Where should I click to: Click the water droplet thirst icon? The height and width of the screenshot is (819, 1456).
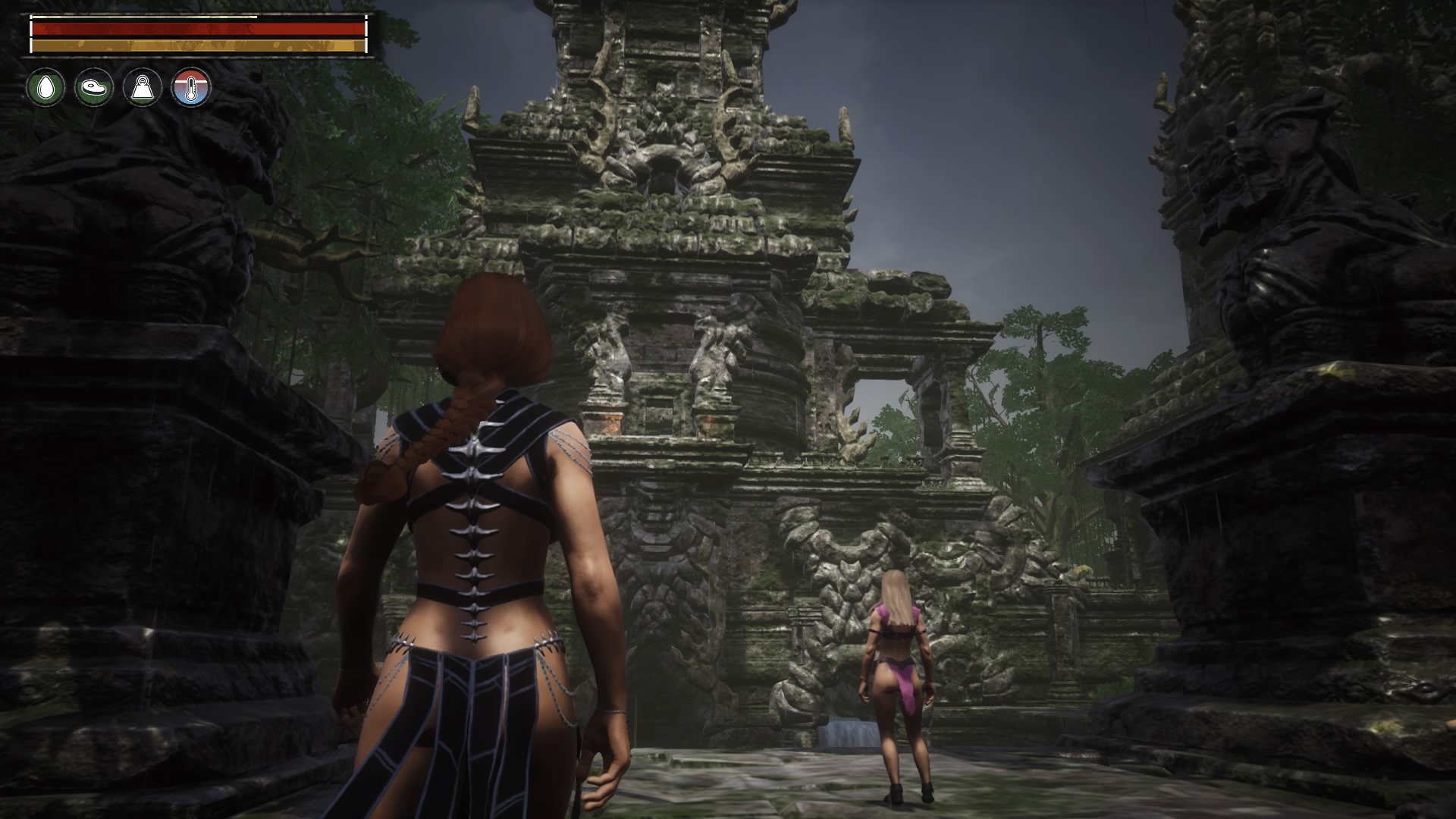(45, 88)
